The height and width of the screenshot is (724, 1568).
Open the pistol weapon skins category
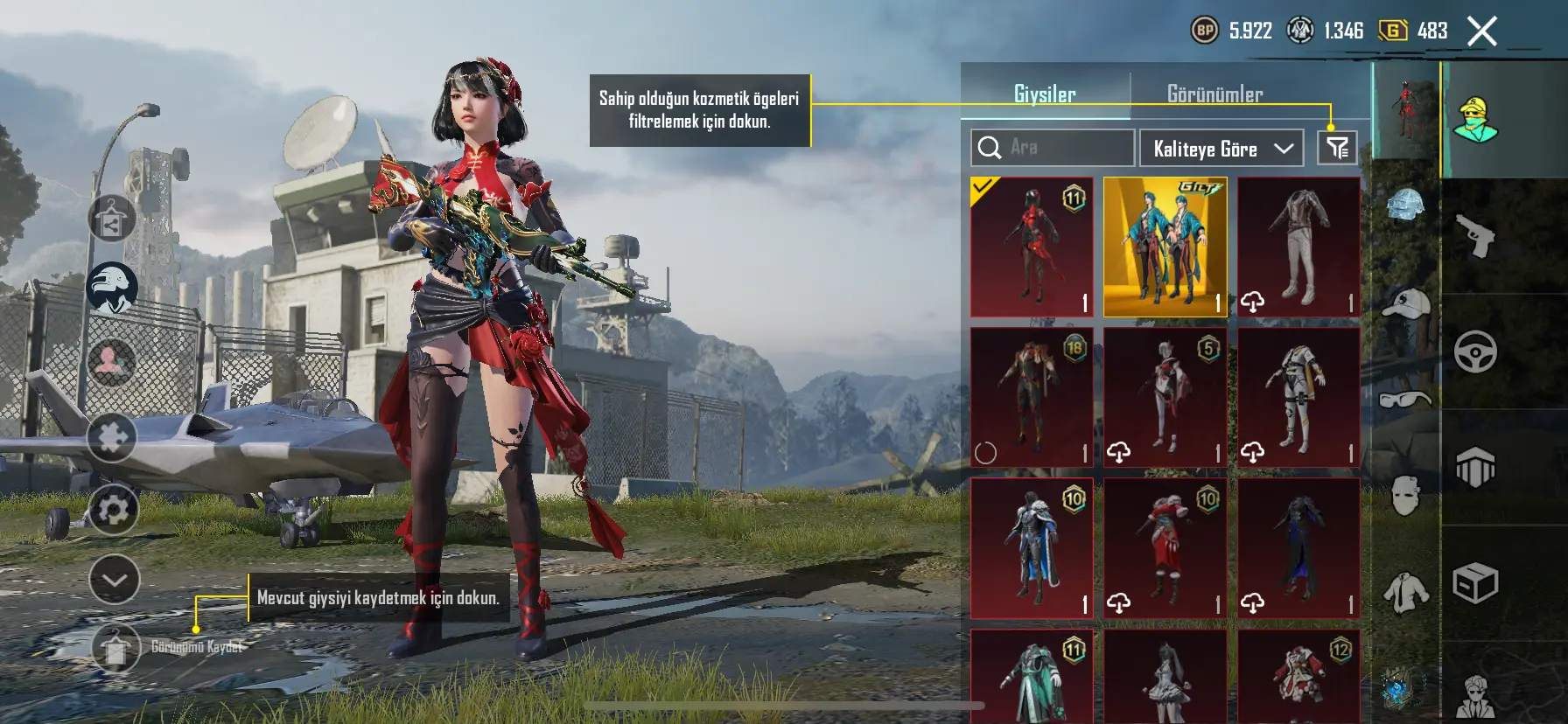click(x=1476, y=236)
